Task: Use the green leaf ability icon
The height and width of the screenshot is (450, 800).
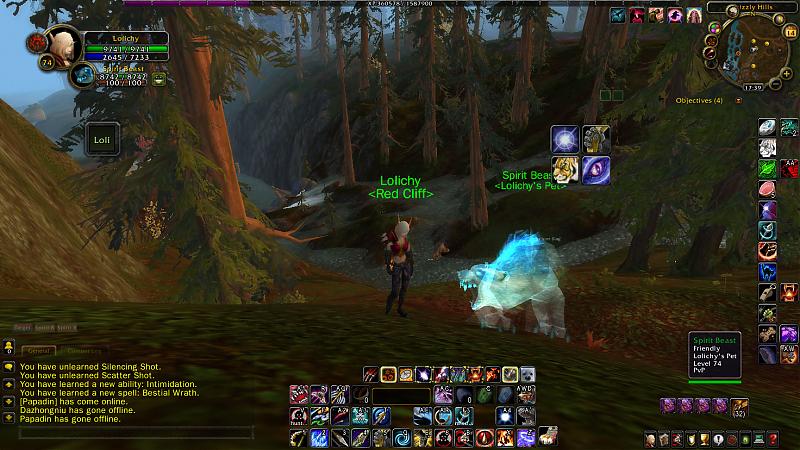Action: (768, 169)
